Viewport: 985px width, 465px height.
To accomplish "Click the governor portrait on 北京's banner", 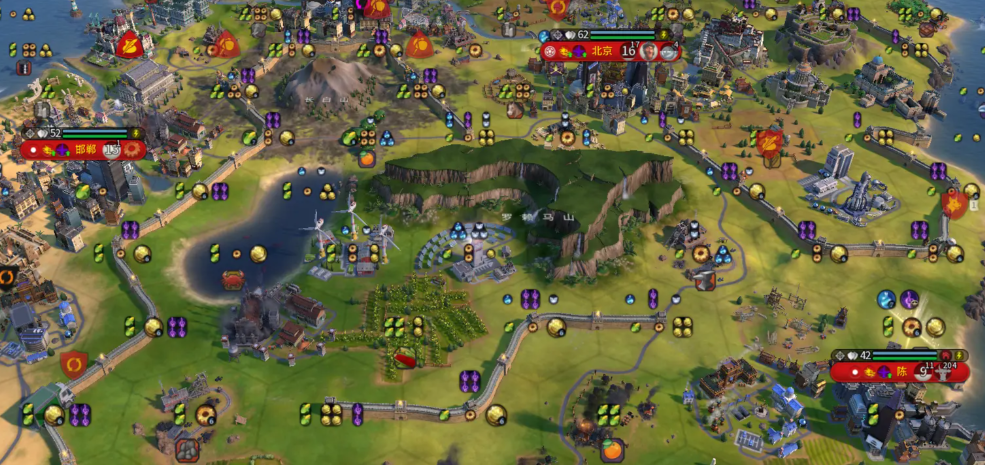I will point(649,51).
